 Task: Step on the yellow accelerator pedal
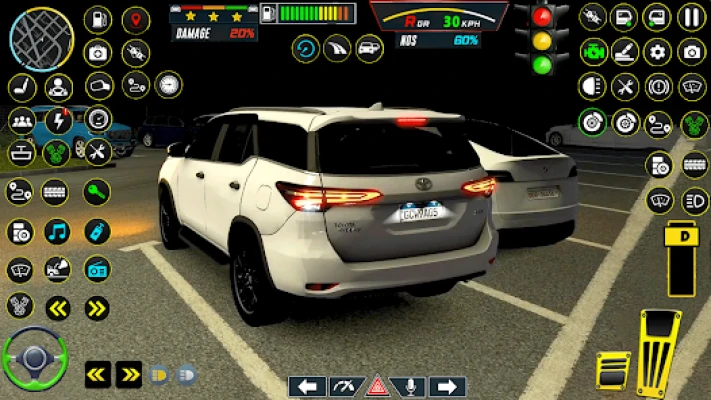(659, 353)
